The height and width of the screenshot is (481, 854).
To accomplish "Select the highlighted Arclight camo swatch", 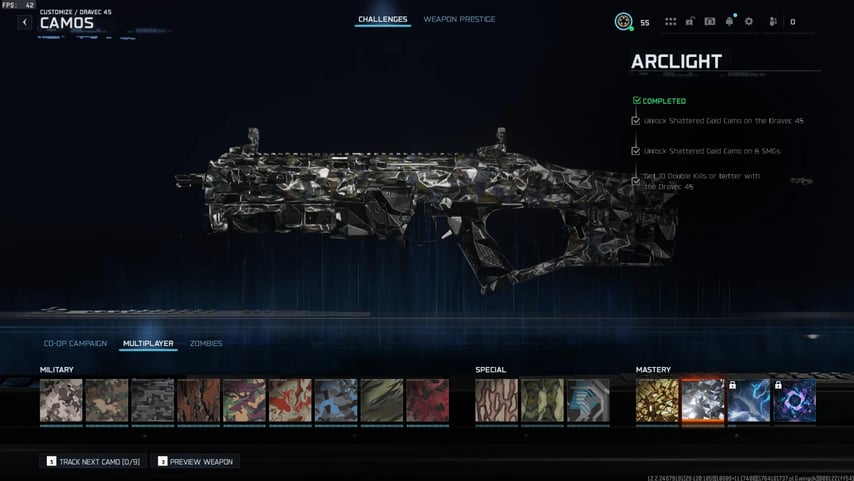I will [703, 400].
